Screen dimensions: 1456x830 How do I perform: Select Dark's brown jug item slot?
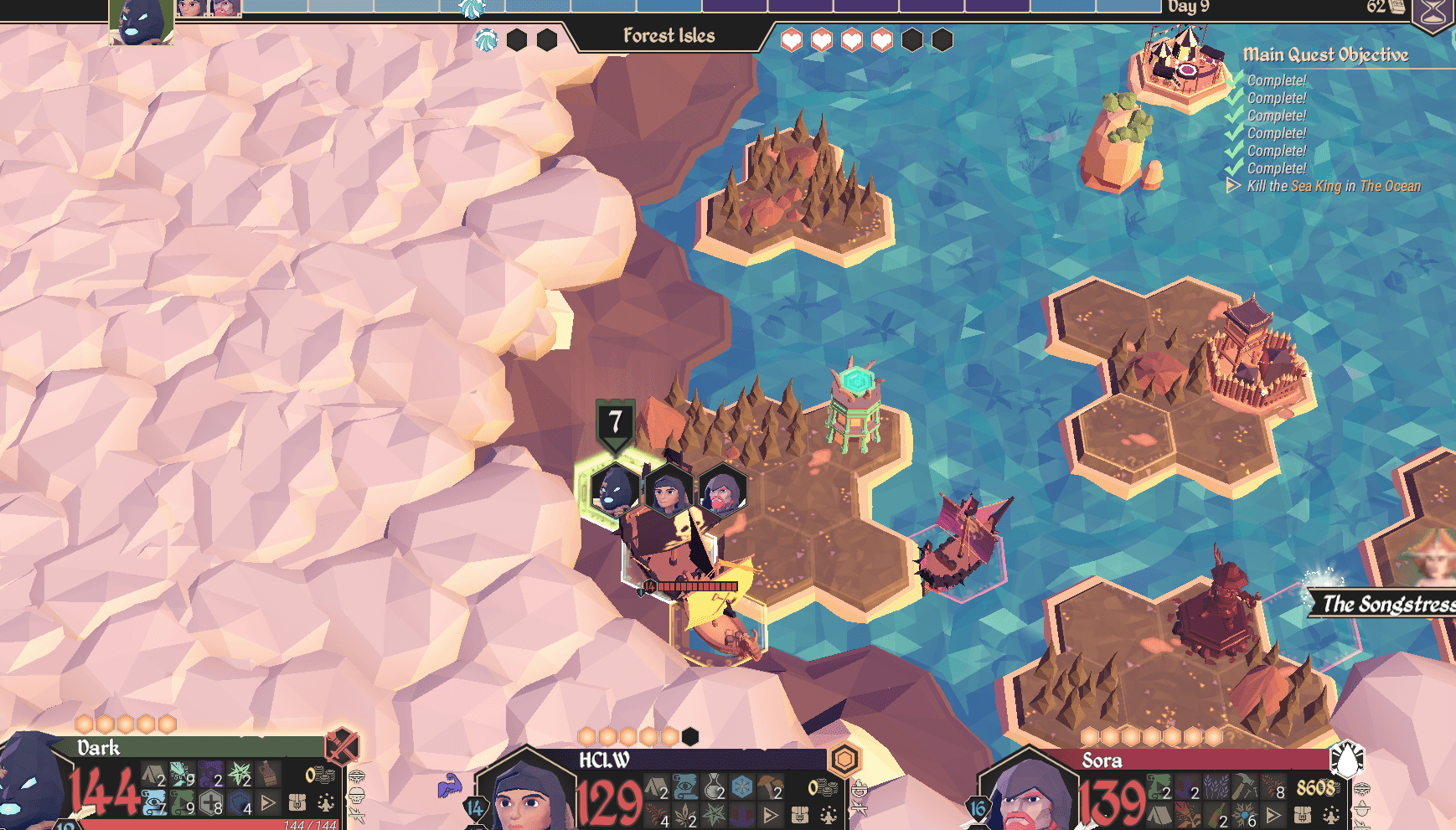(267, 774)
